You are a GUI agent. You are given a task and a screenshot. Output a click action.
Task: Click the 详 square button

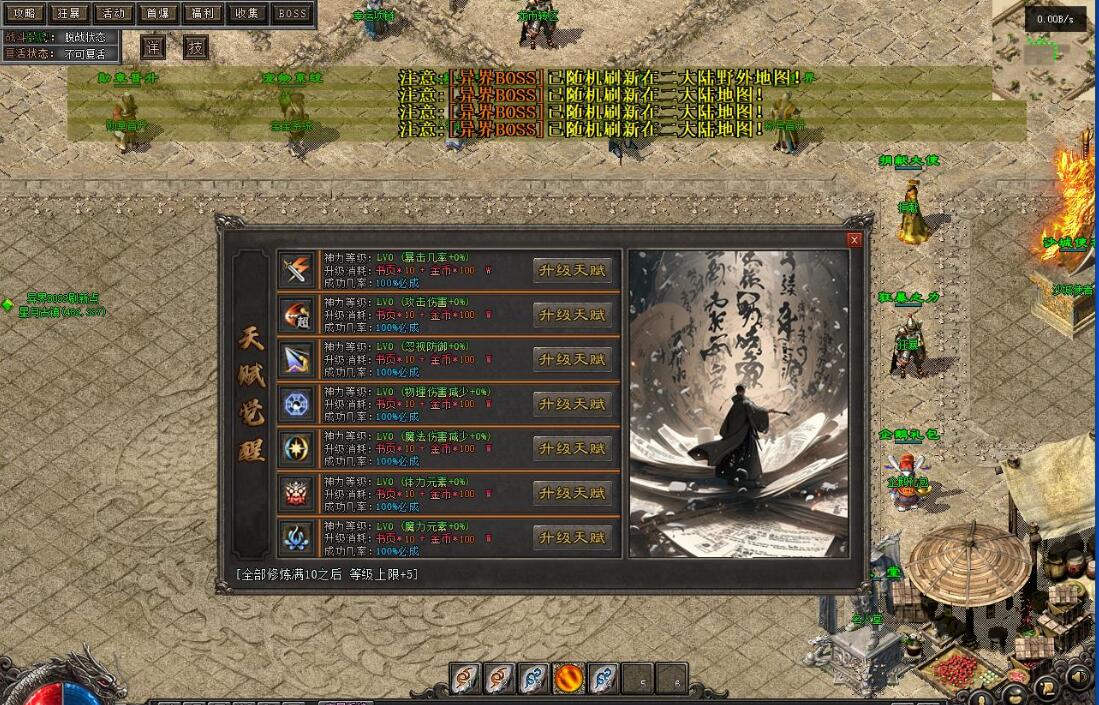pos(153,48)
